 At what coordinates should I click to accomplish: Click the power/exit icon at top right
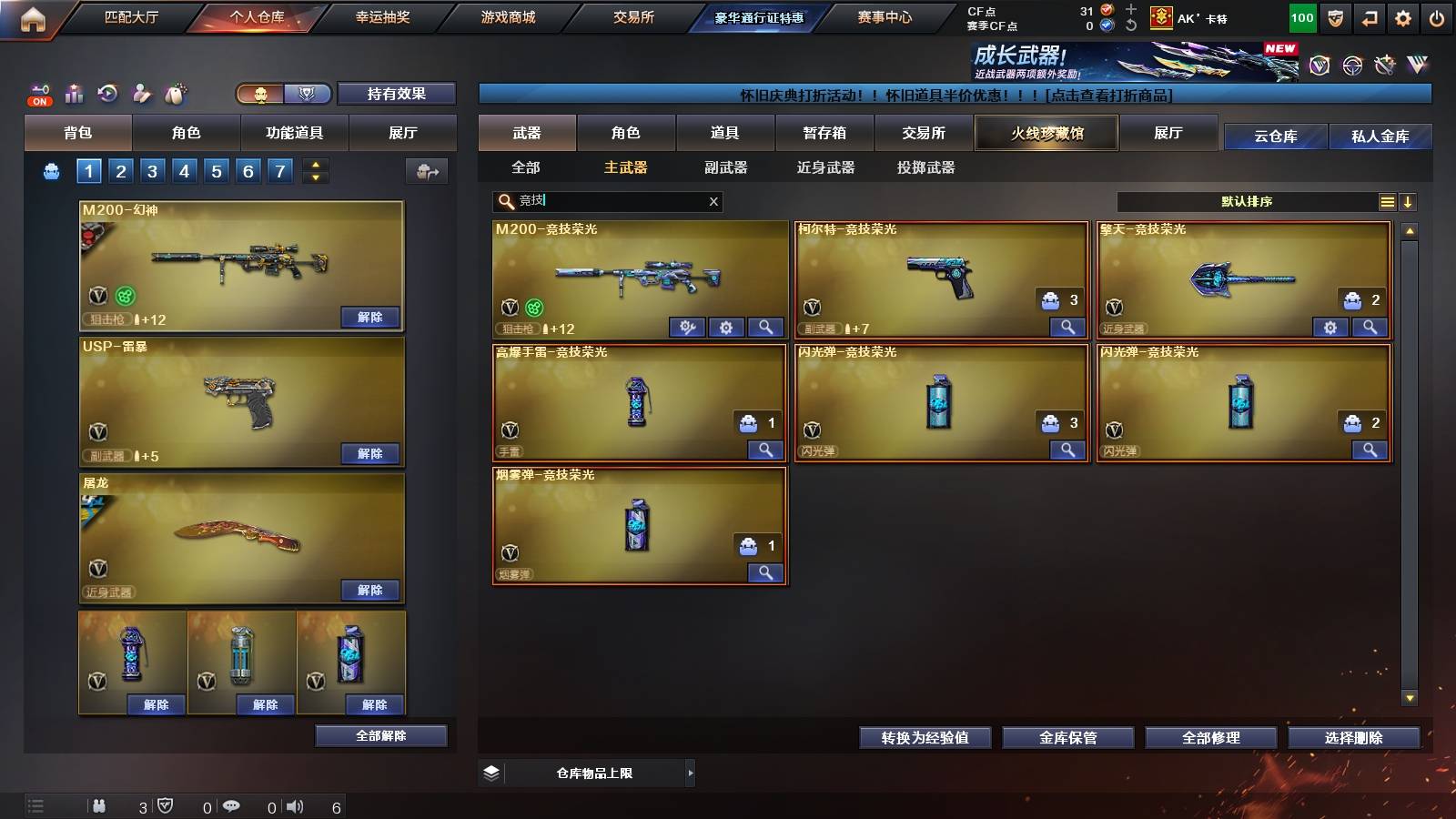point(1438,16)
